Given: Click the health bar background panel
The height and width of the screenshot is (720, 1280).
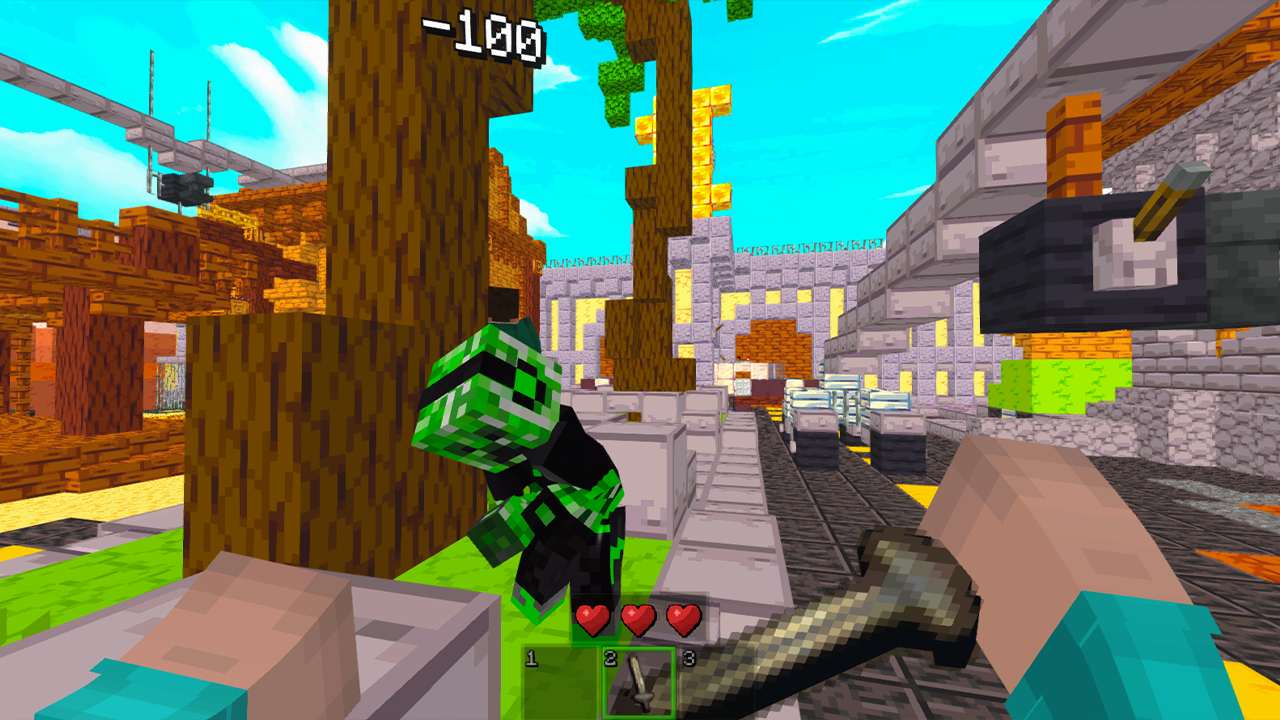Looking at the screenshot, I should click(x=640, y=620).
